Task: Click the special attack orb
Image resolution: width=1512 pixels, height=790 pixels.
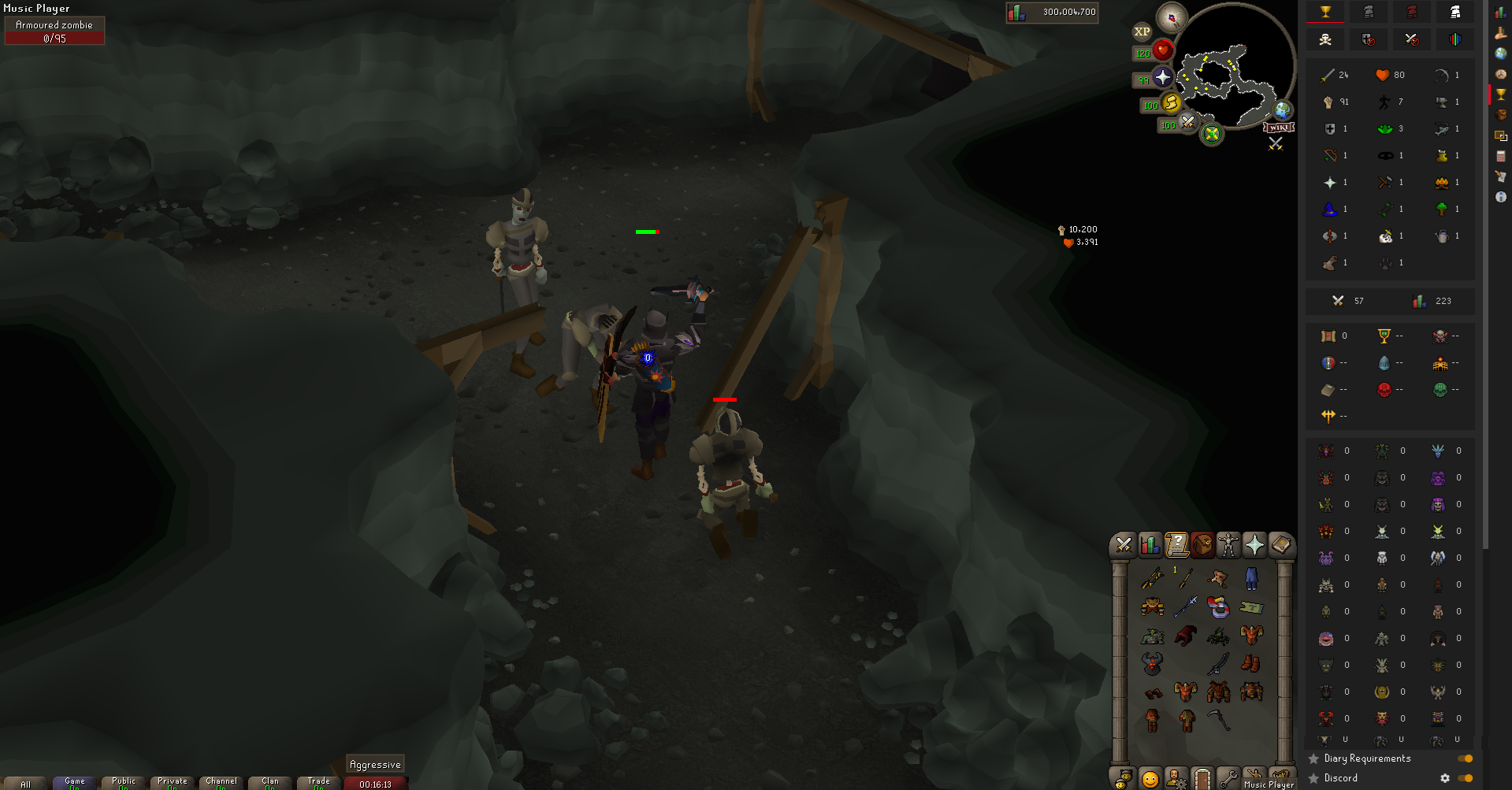Action: click(x=1187, y=122)
